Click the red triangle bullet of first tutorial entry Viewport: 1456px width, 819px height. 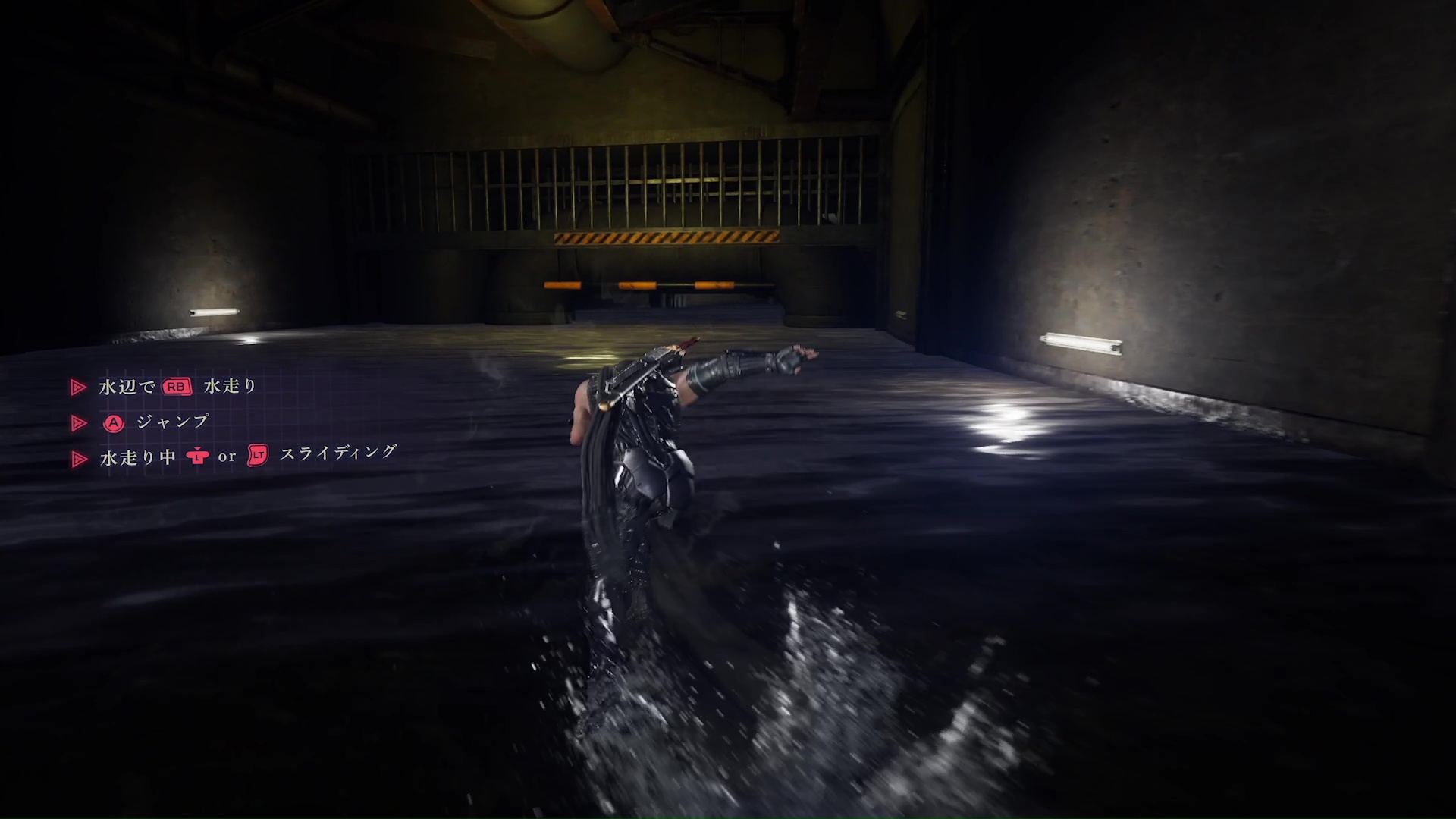coord(78,387)
